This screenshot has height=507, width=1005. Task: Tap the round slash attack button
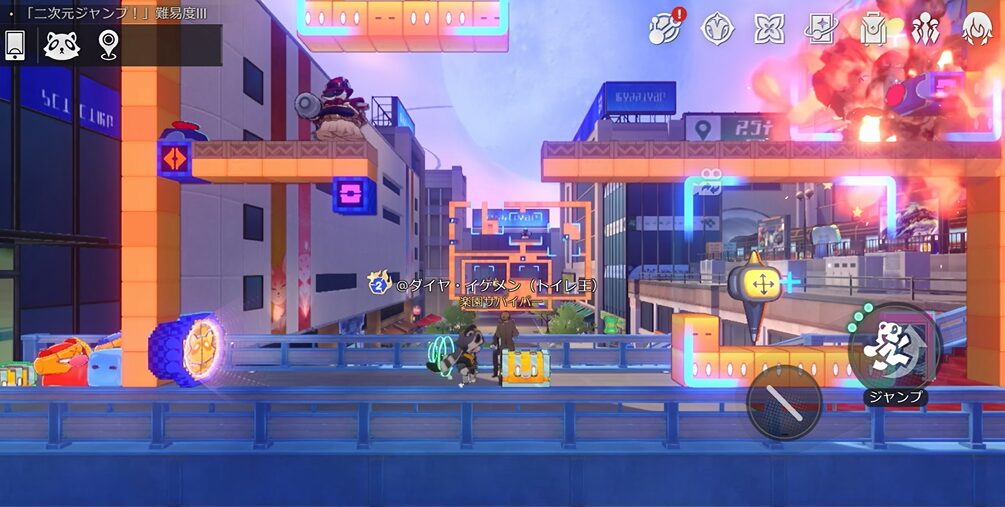[x=784, y=402]
